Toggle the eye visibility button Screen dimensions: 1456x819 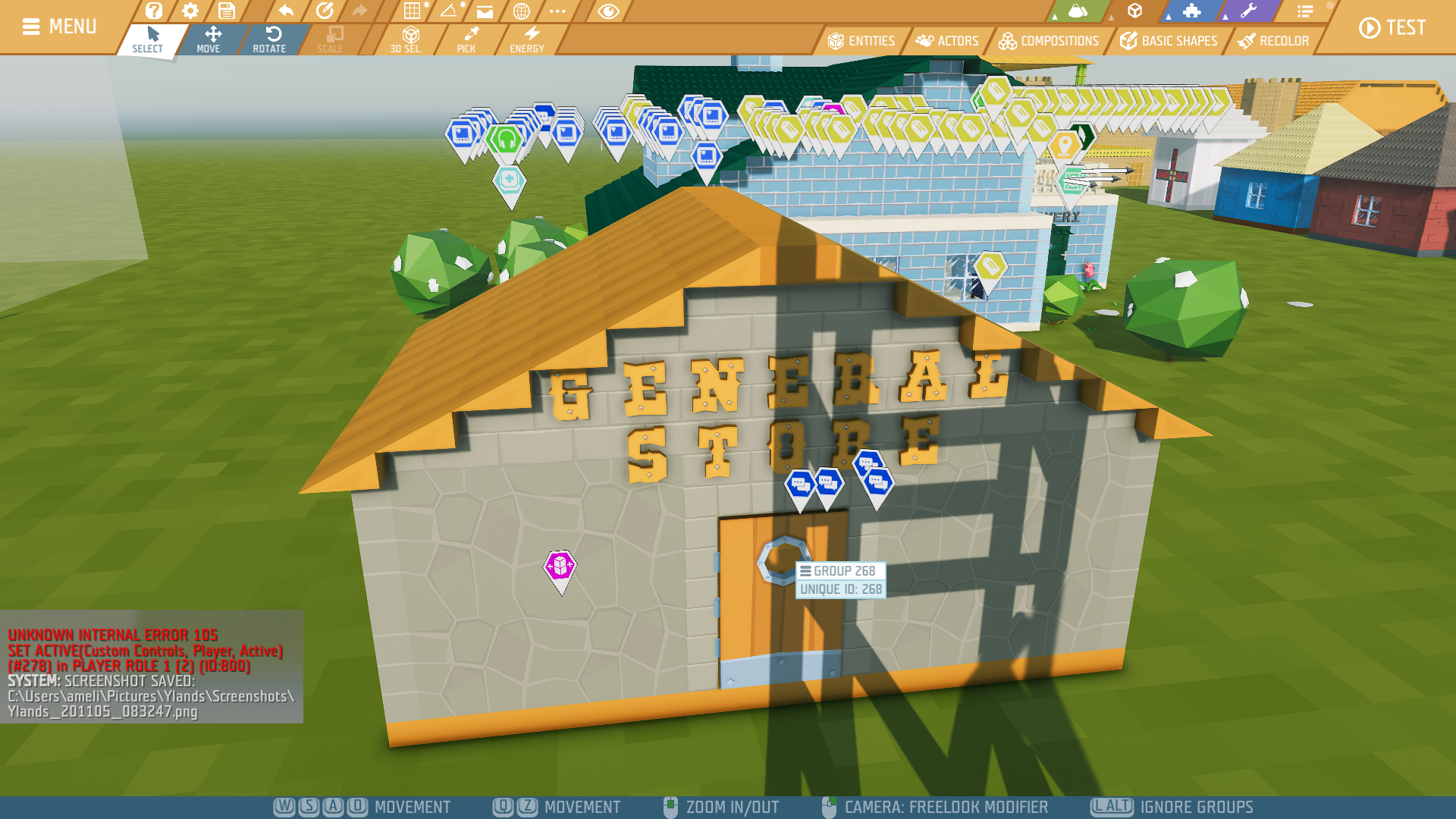pos(608,11)
